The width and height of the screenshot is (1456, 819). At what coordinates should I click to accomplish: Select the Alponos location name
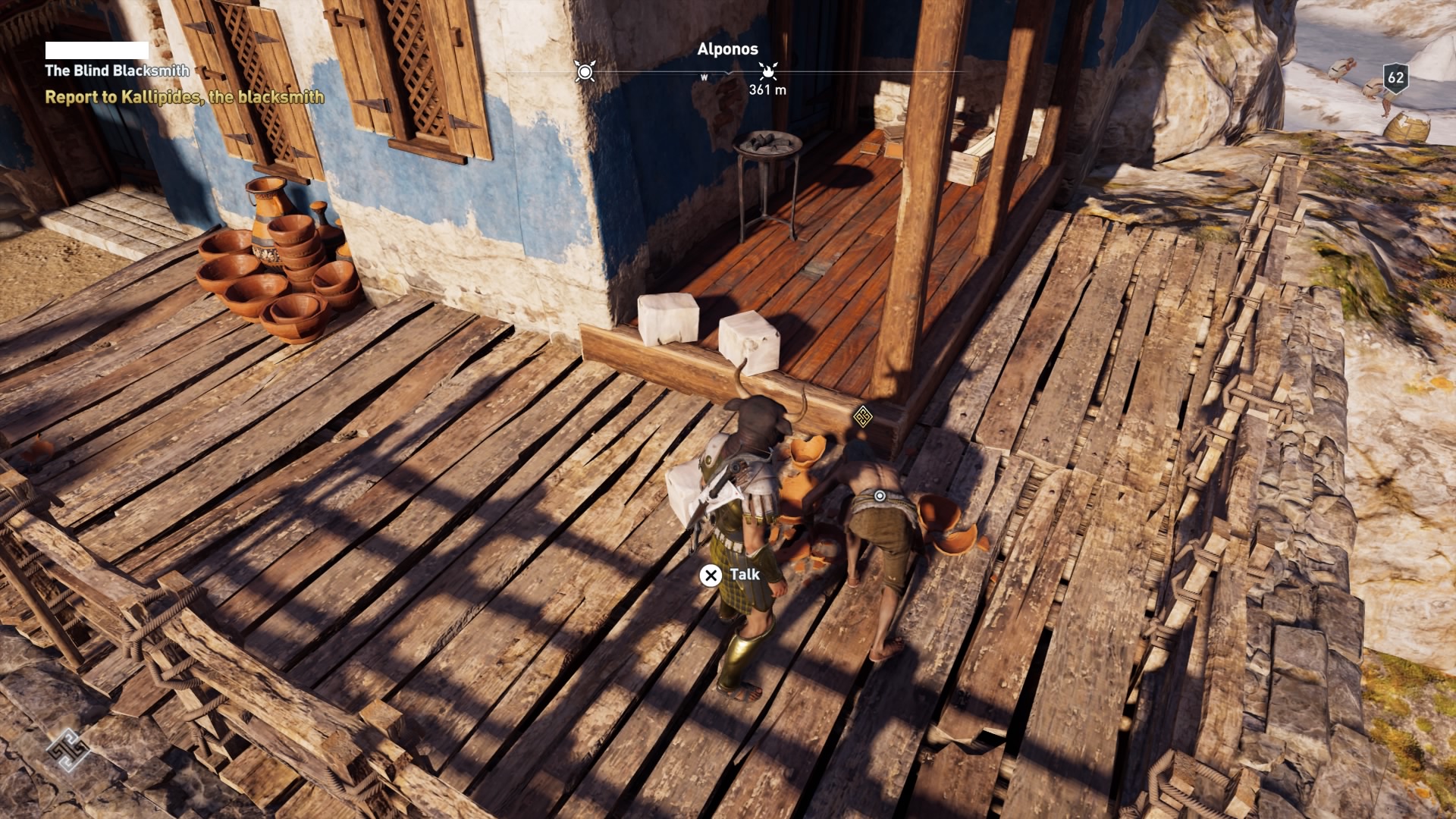tap(727, 48)
